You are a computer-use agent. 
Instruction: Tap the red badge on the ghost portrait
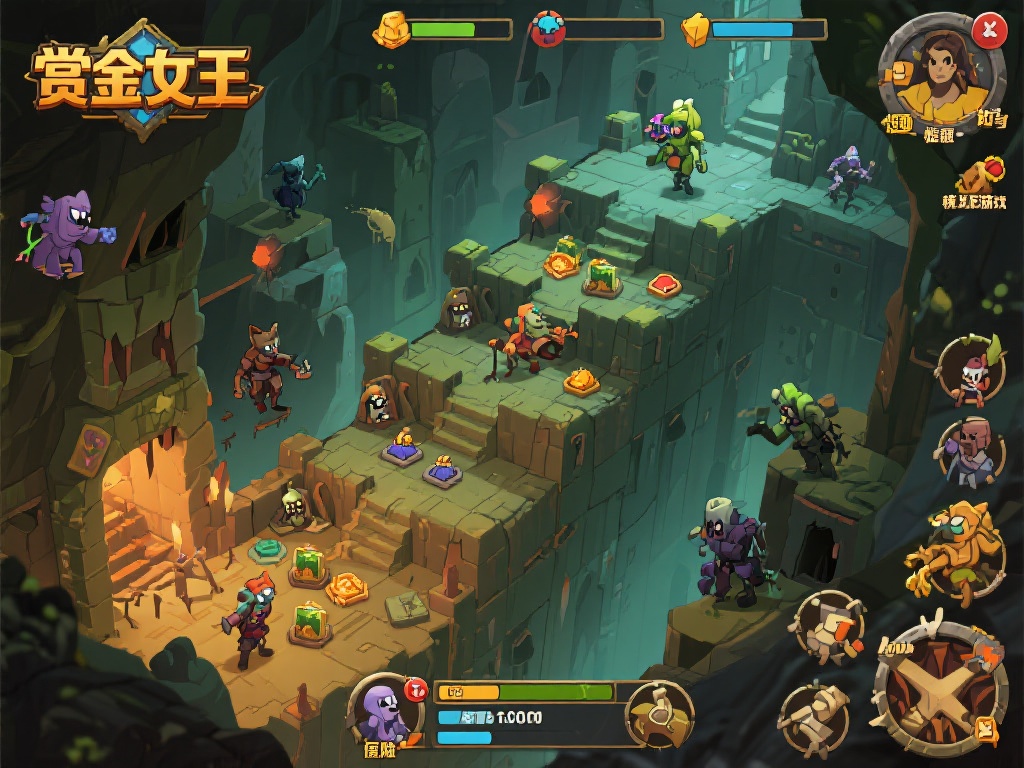416,688
